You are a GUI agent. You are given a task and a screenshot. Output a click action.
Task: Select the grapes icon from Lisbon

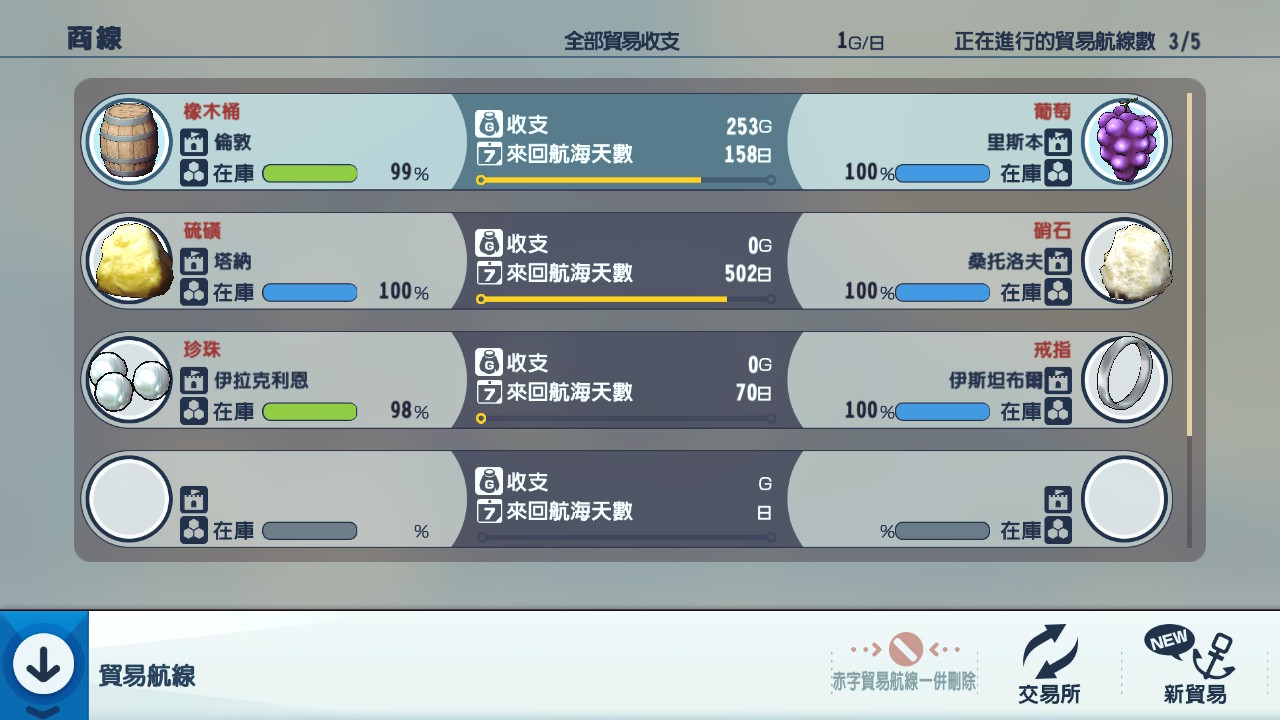(x=1126, y=140)
